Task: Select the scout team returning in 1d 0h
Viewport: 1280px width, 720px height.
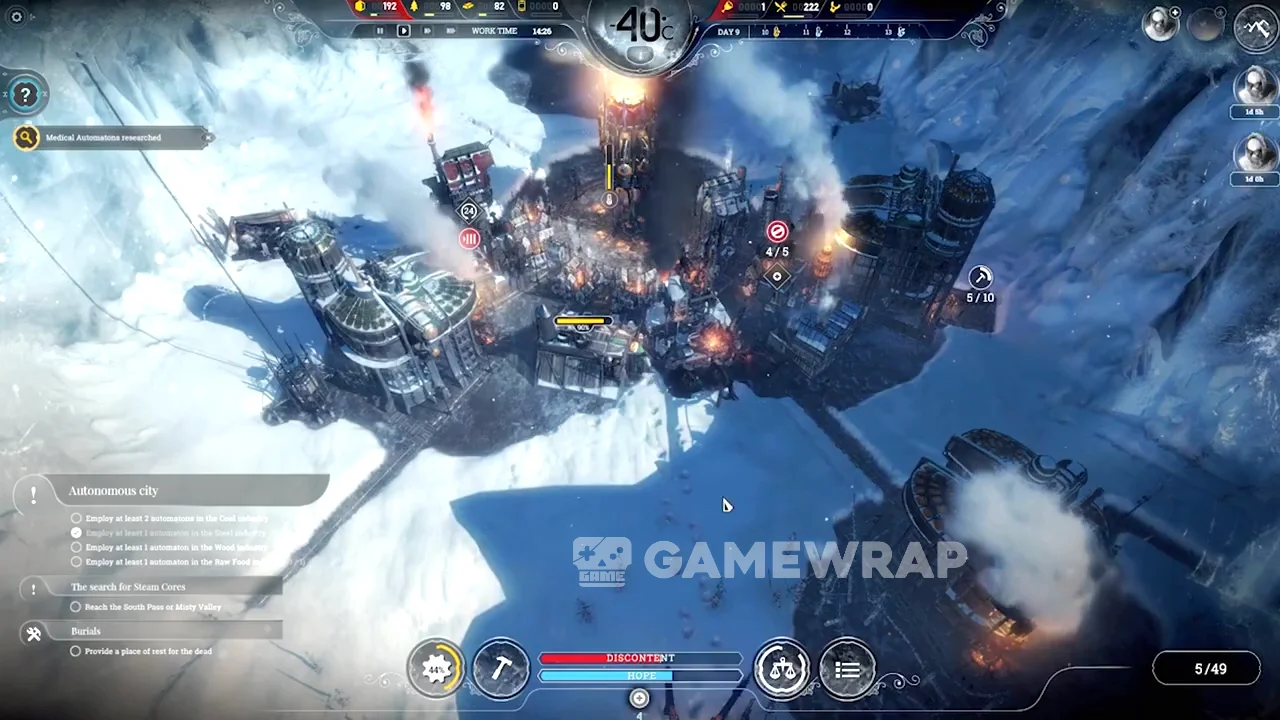Action: pos(1254,156)
